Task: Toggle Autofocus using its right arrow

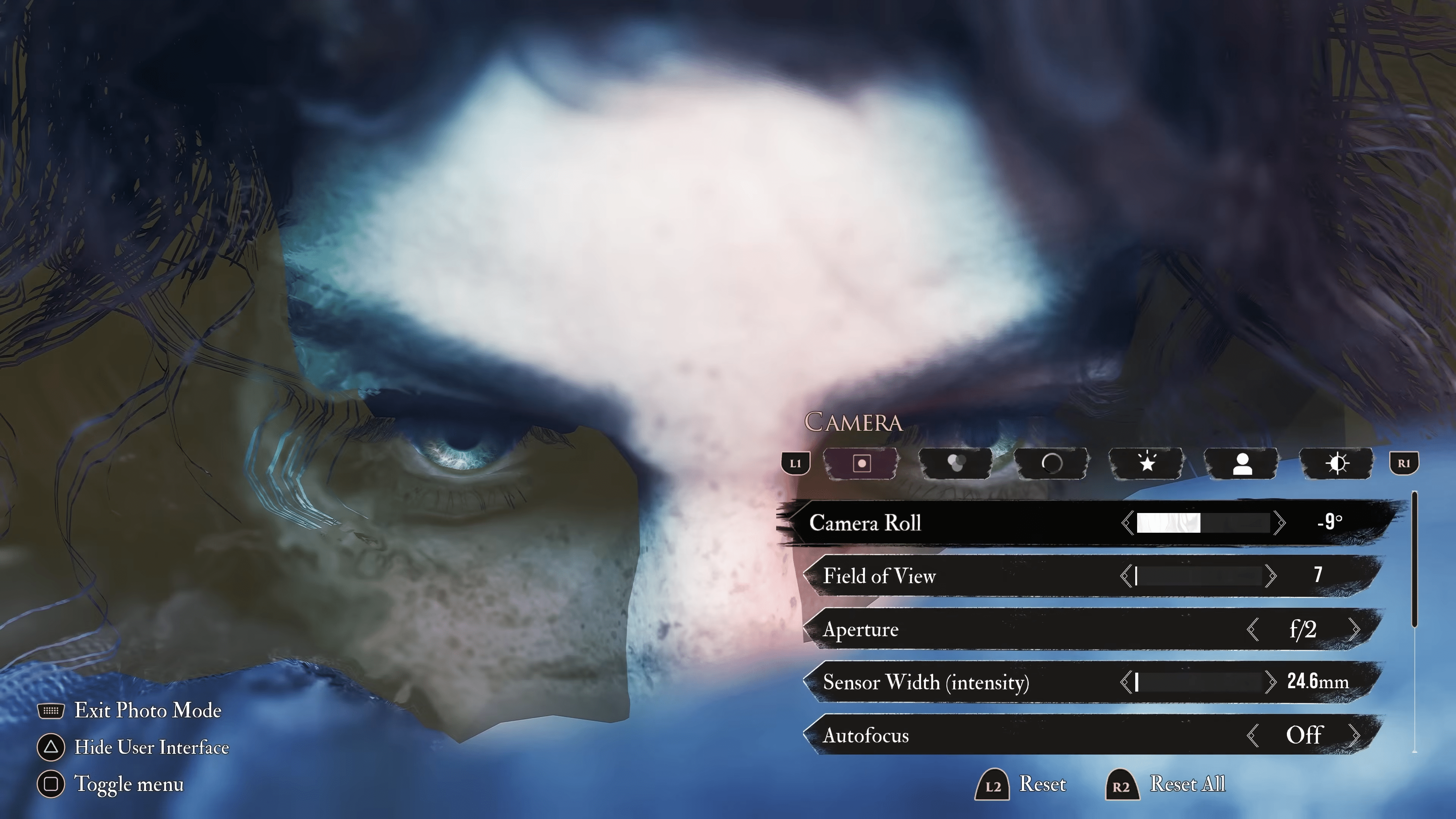Action: 1354,735
